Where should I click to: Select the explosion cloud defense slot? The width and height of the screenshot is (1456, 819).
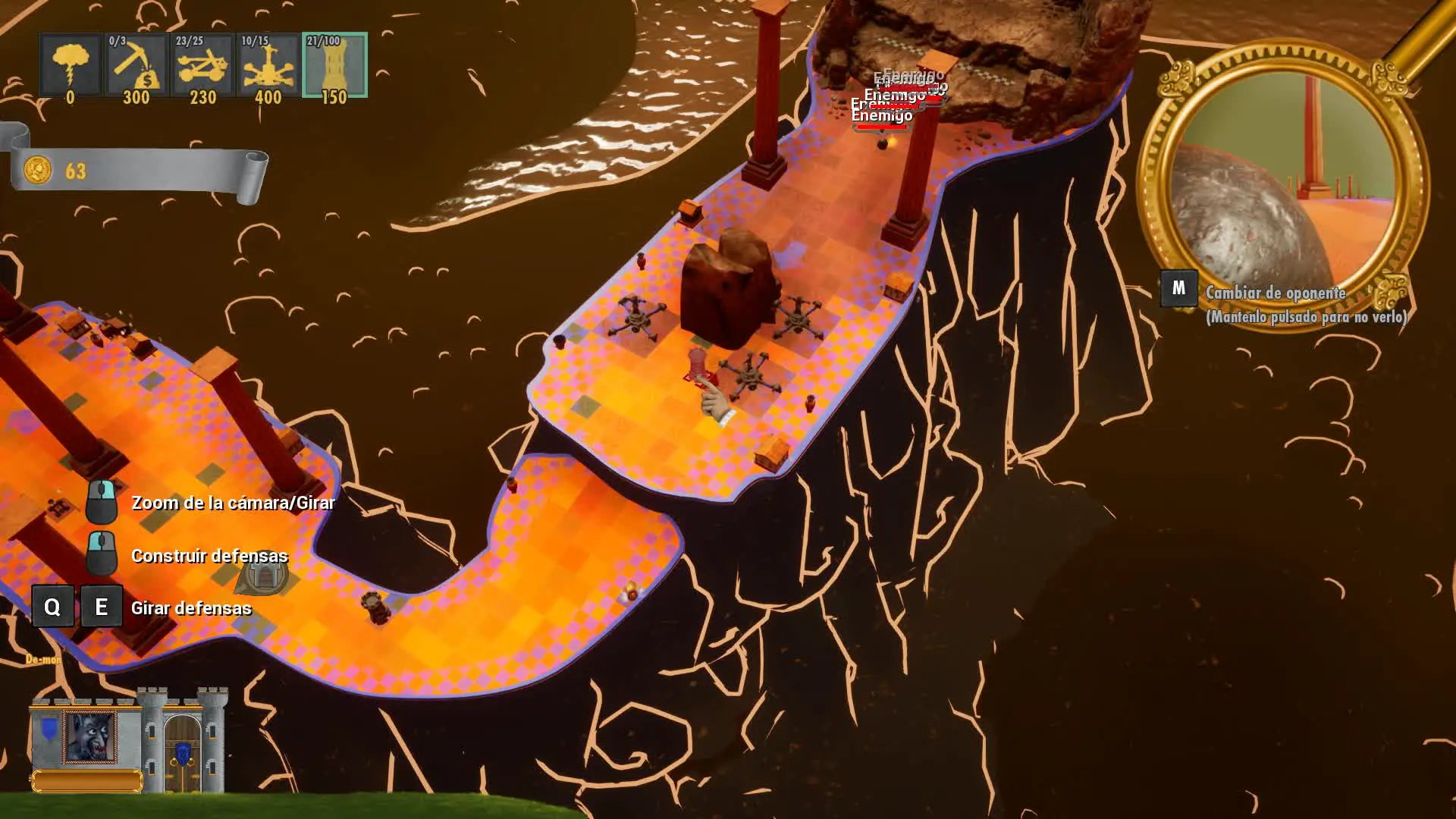tap(71, 66)
